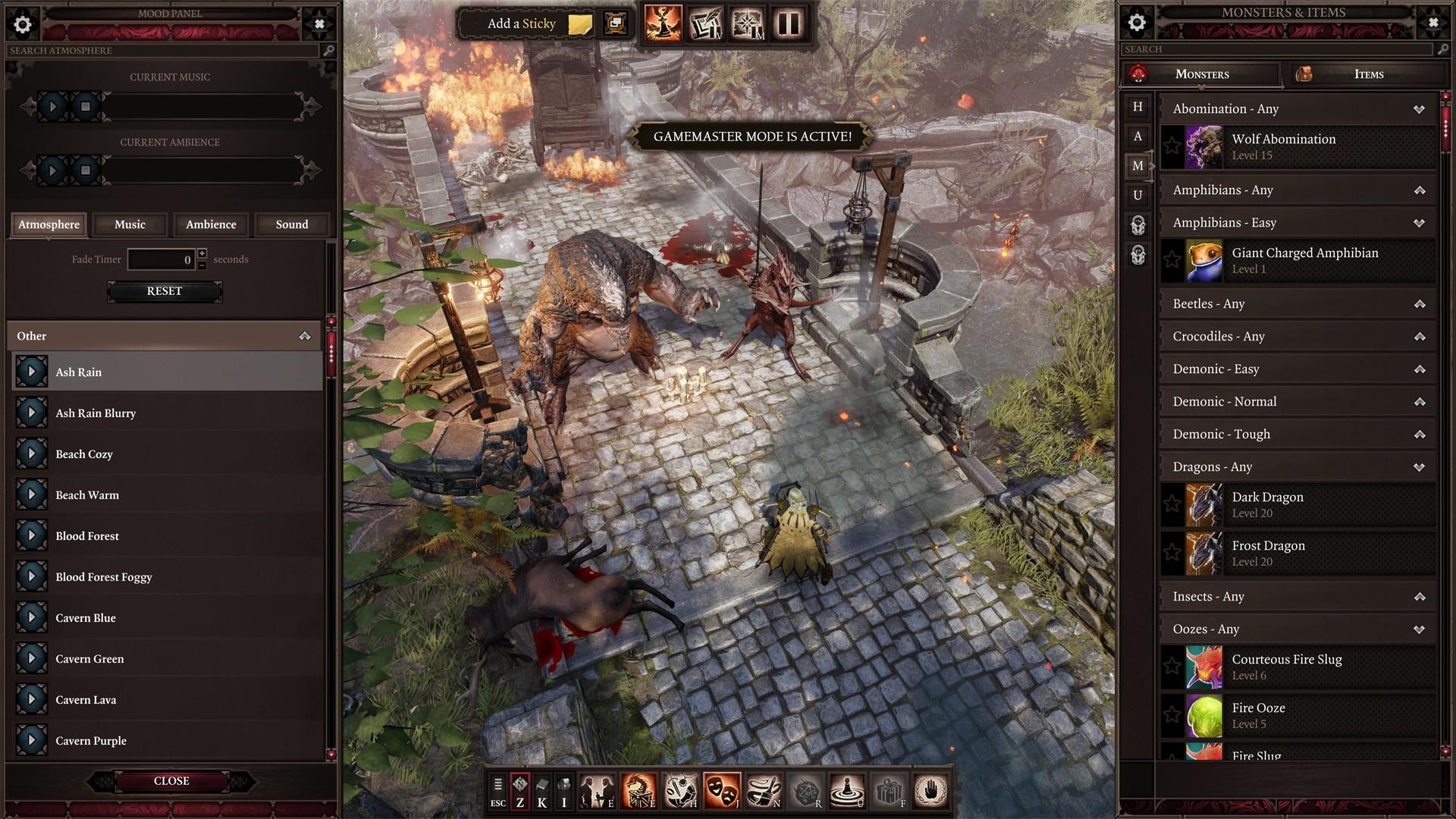This screenshot has height=819, width=1456.
Task: Click the gear settings icon on Mood Panel
Action: 23,24
